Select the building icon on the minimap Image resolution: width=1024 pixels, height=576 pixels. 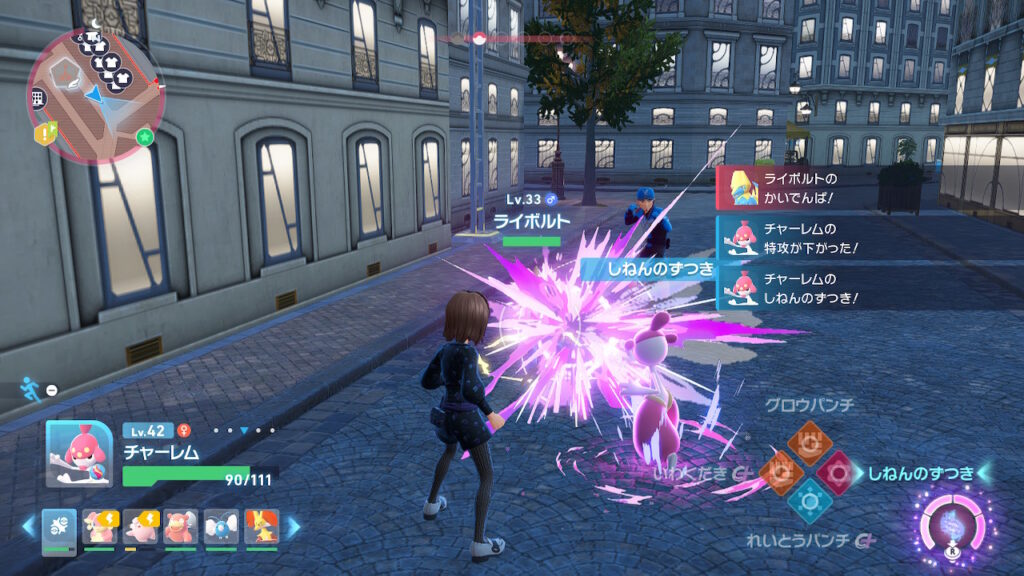pyautogui.click(x=39, y=97)
